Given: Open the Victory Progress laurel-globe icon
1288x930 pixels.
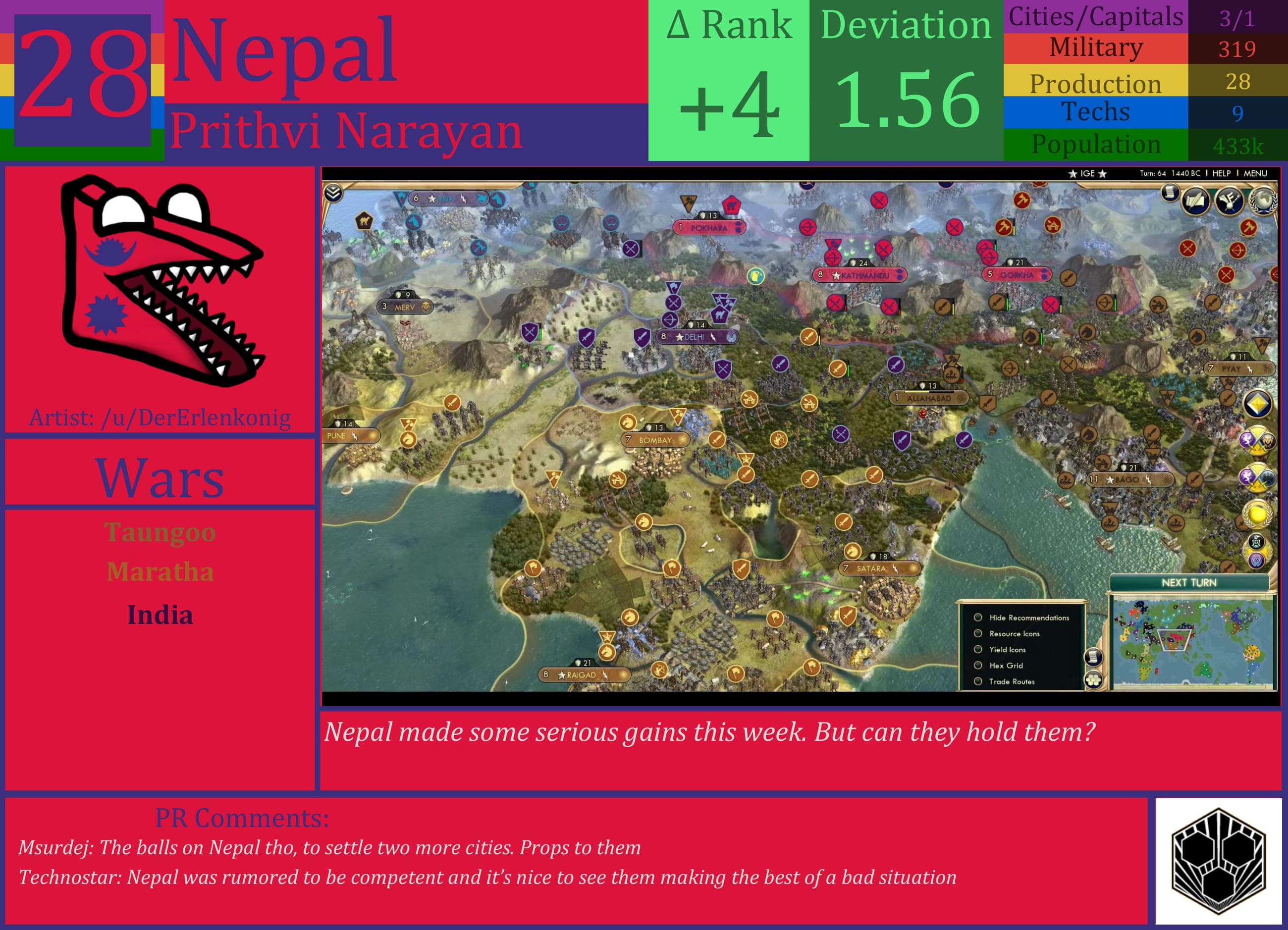Looking at the screenshot, I should pyautogui.click(x=1264, y=202).
